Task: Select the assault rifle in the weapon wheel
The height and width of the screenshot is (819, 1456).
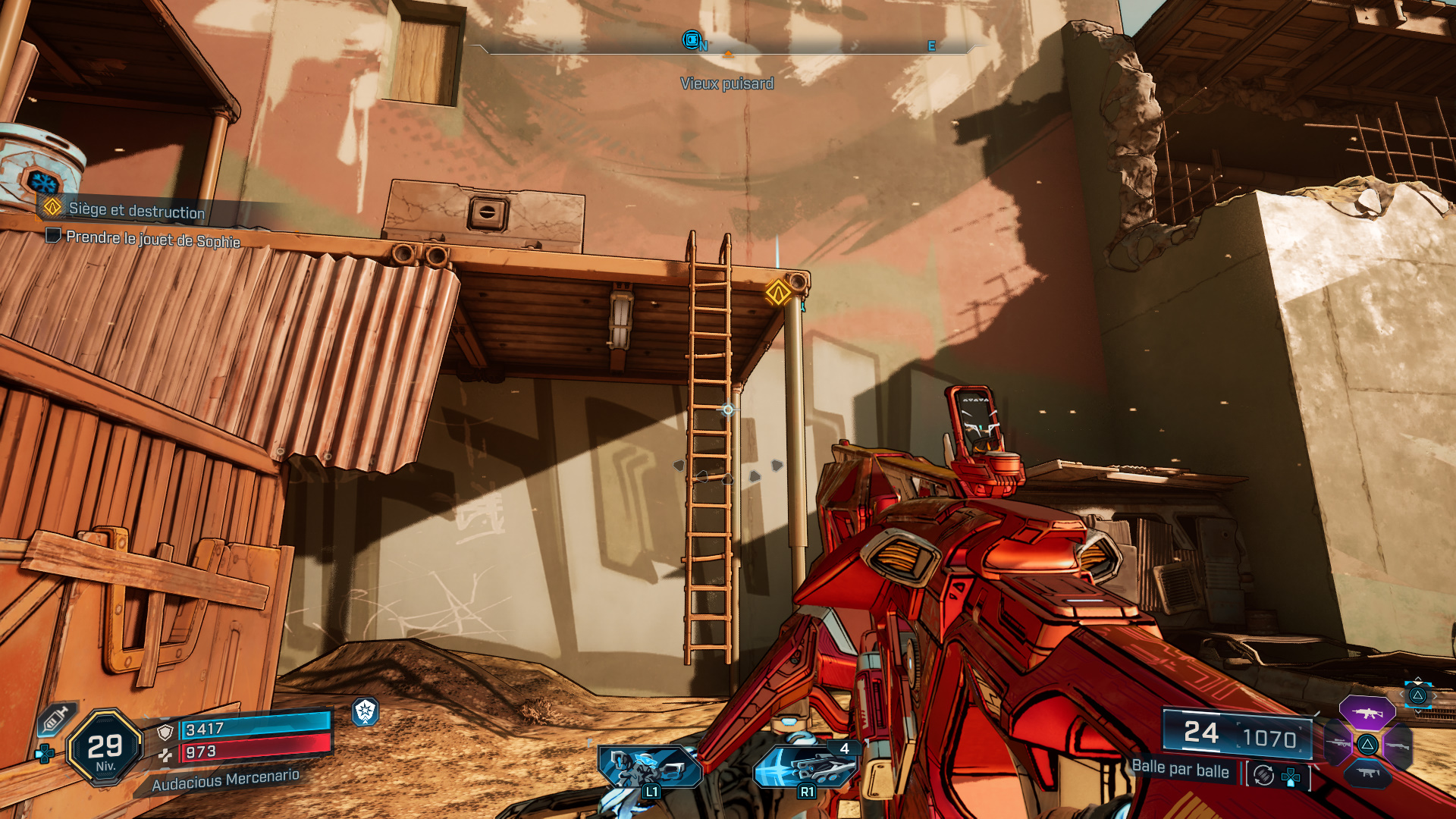Action: click(1367, 713)
